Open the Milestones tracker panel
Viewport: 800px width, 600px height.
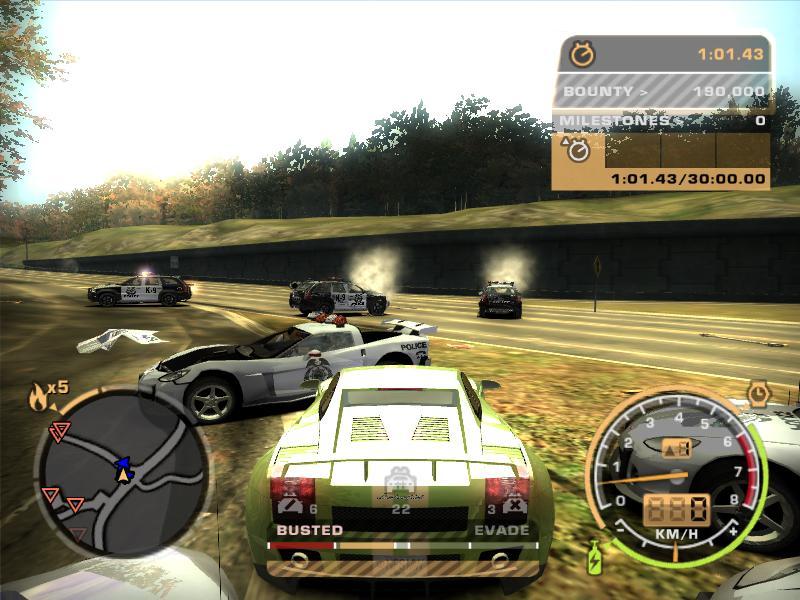[x=661, y=121]
